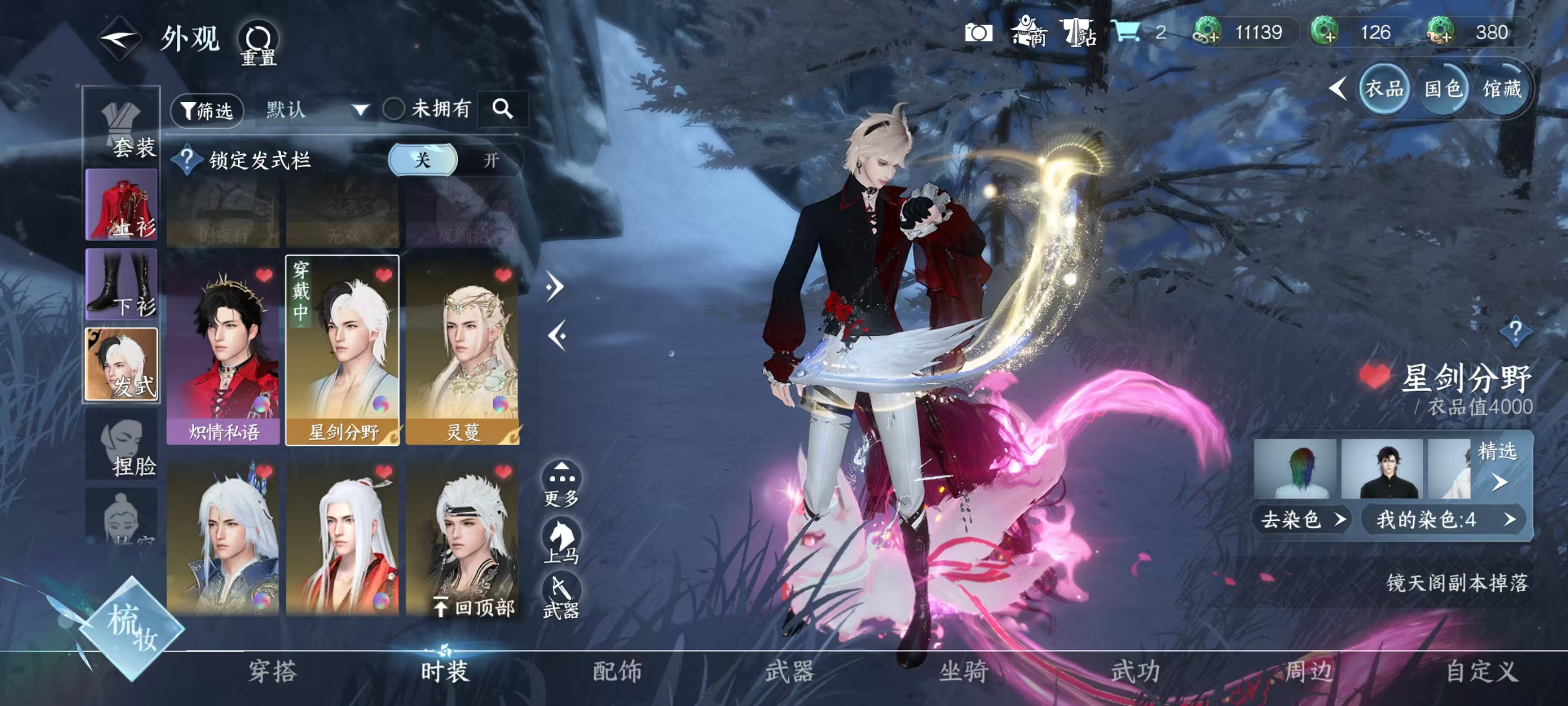Choose the 上衫 upper garment category

tap(122, 205)
